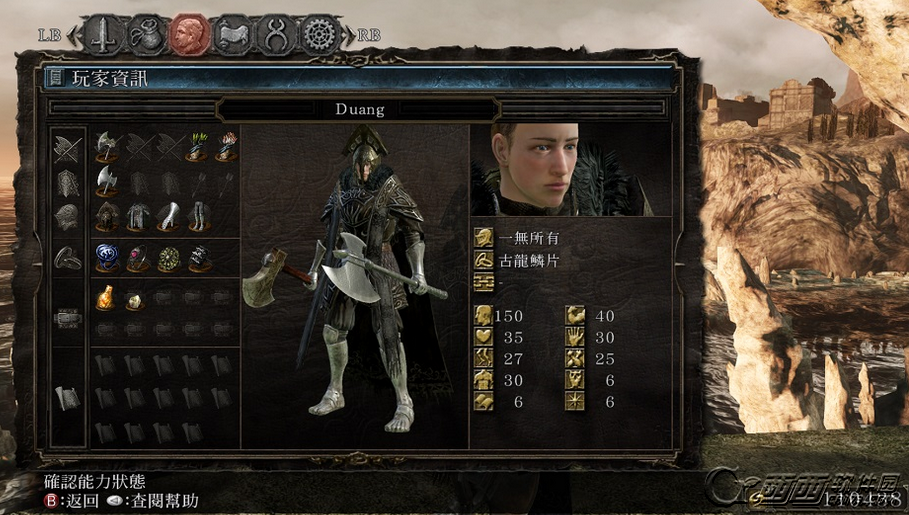Select the round gold-patterned ring

point(167,257)
